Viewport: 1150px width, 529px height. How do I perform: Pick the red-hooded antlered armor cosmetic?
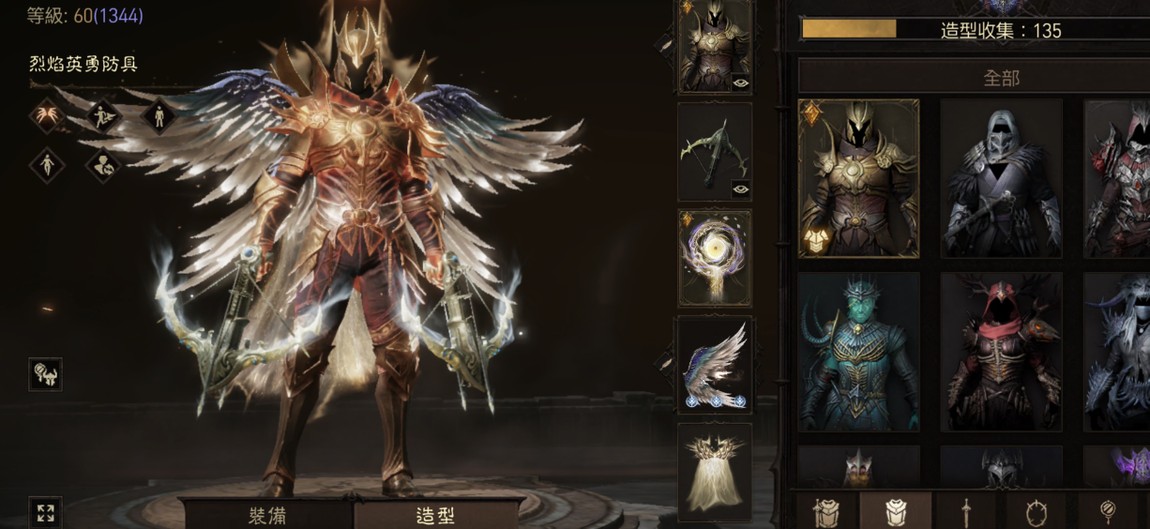1000,352
